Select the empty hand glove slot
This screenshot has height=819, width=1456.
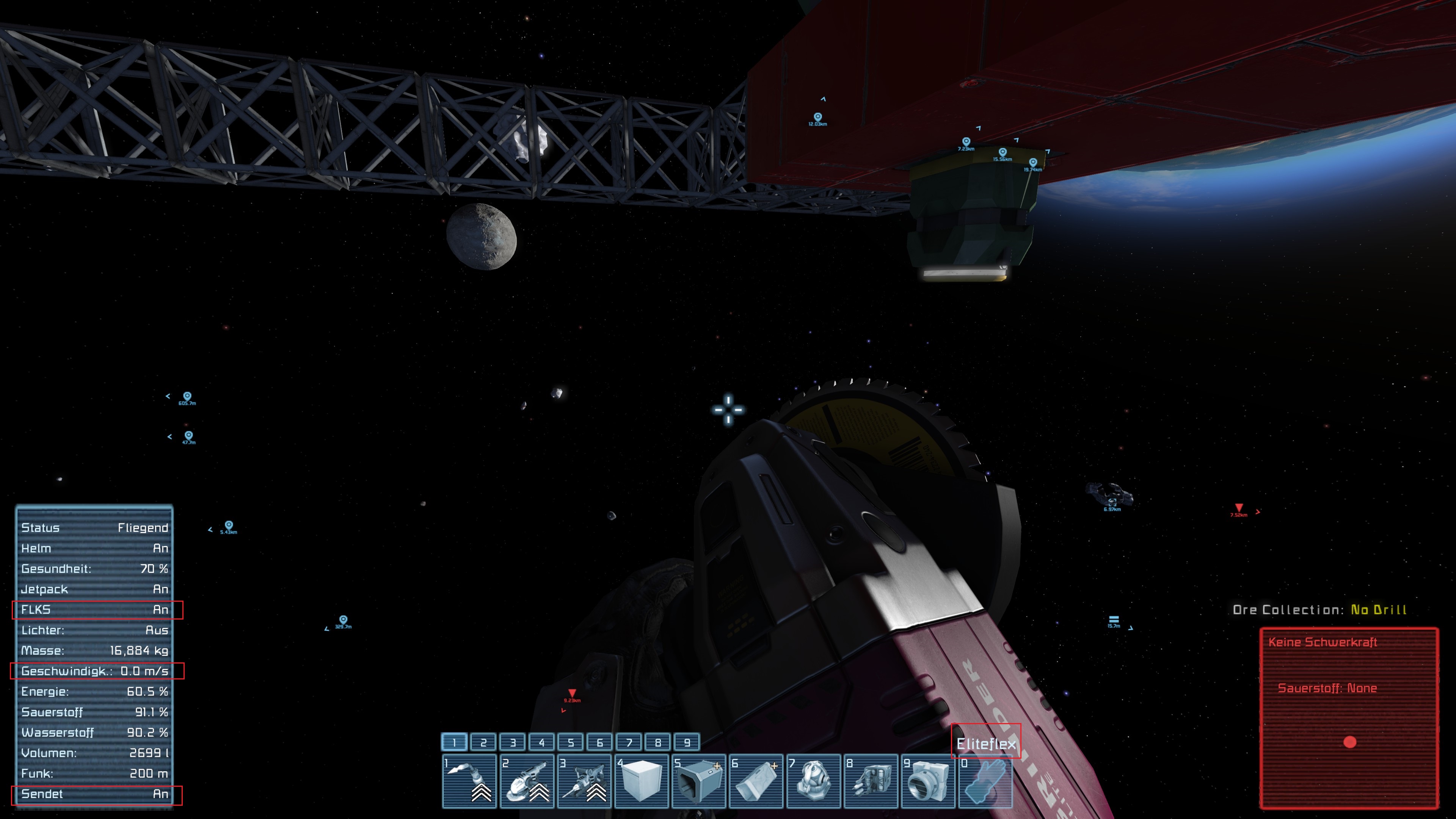click(985, 781)
